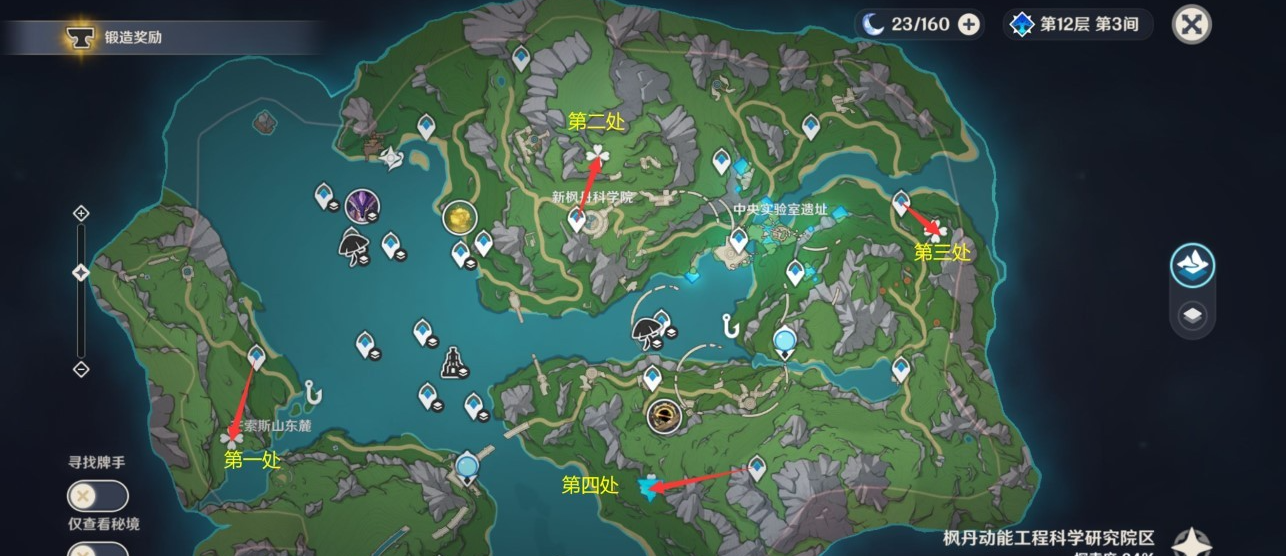Image resolution: width=1286 pixels, height=556 pixels.
Task: Select the purple boss marker on the map
Action: tap(361, 207)
